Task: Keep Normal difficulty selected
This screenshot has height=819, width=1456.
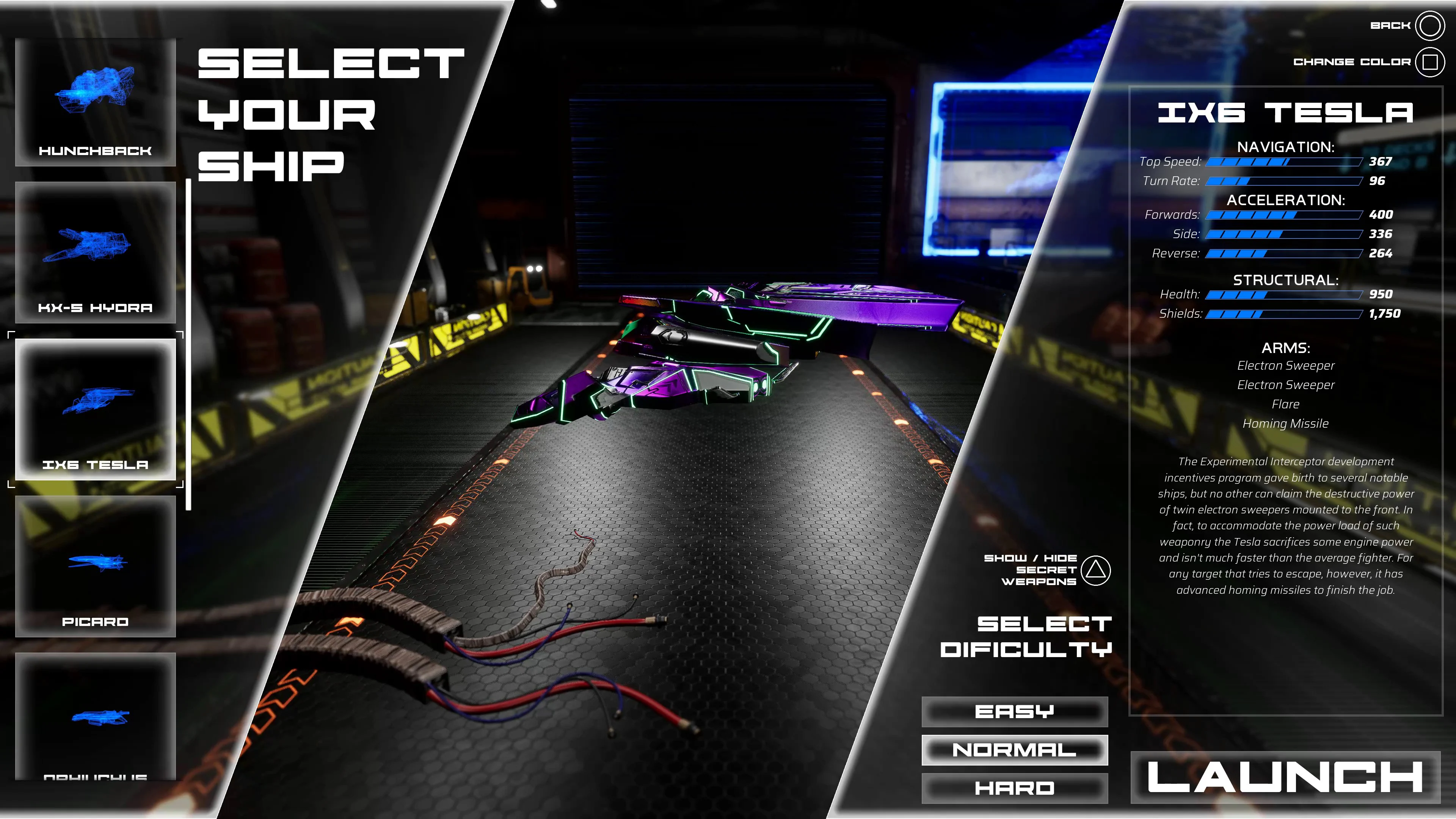Action: tap(1014, 750)
